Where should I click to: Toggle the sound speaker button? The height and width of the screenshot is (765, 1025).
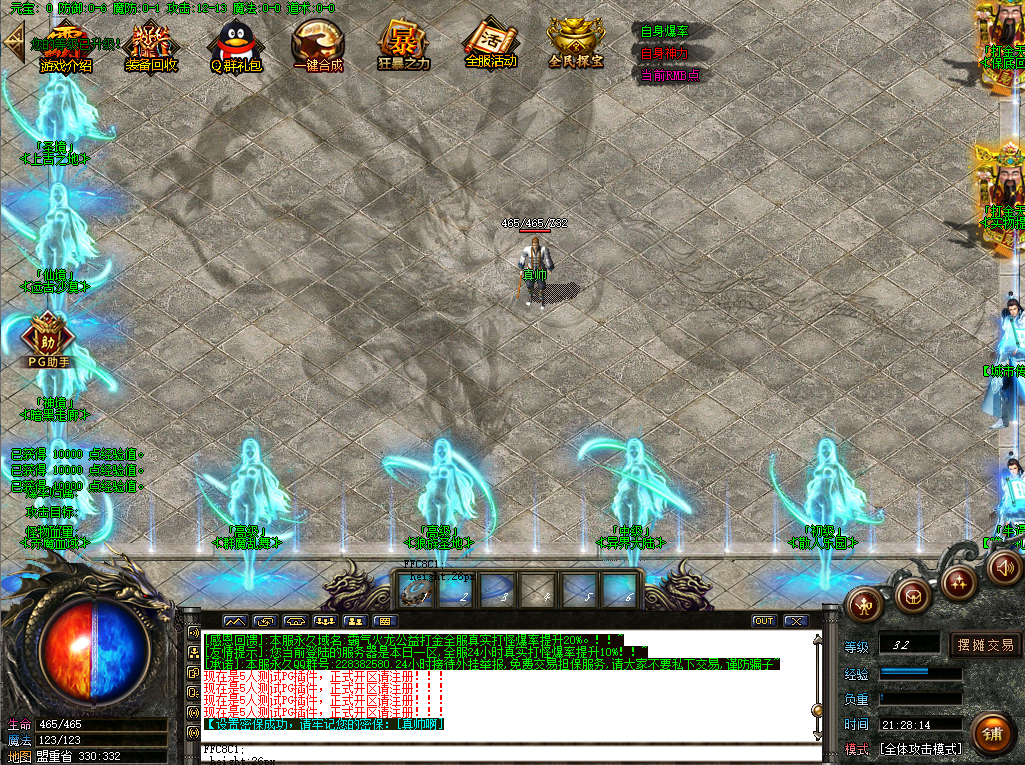pos(1004,567)
